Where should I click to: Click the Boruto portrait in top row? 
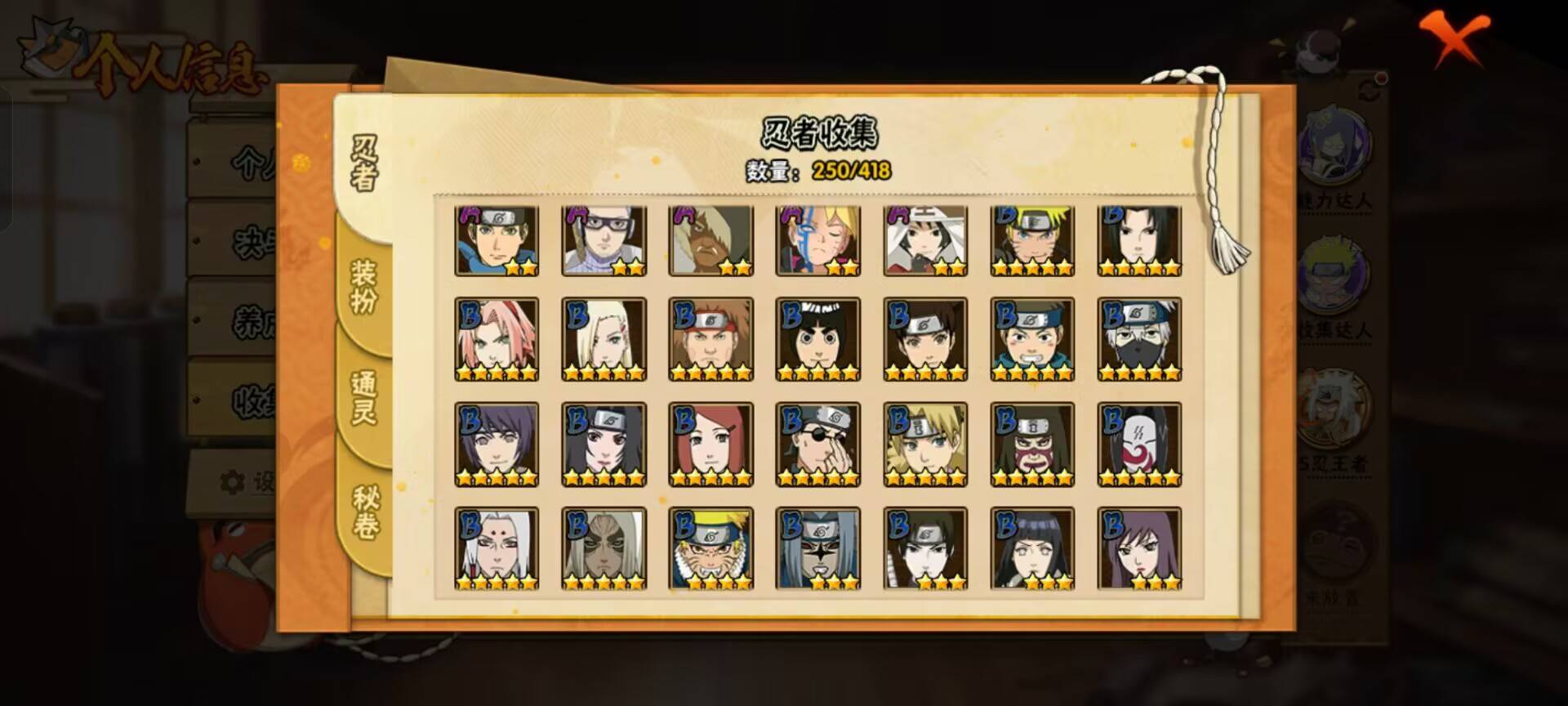[819, 237]
